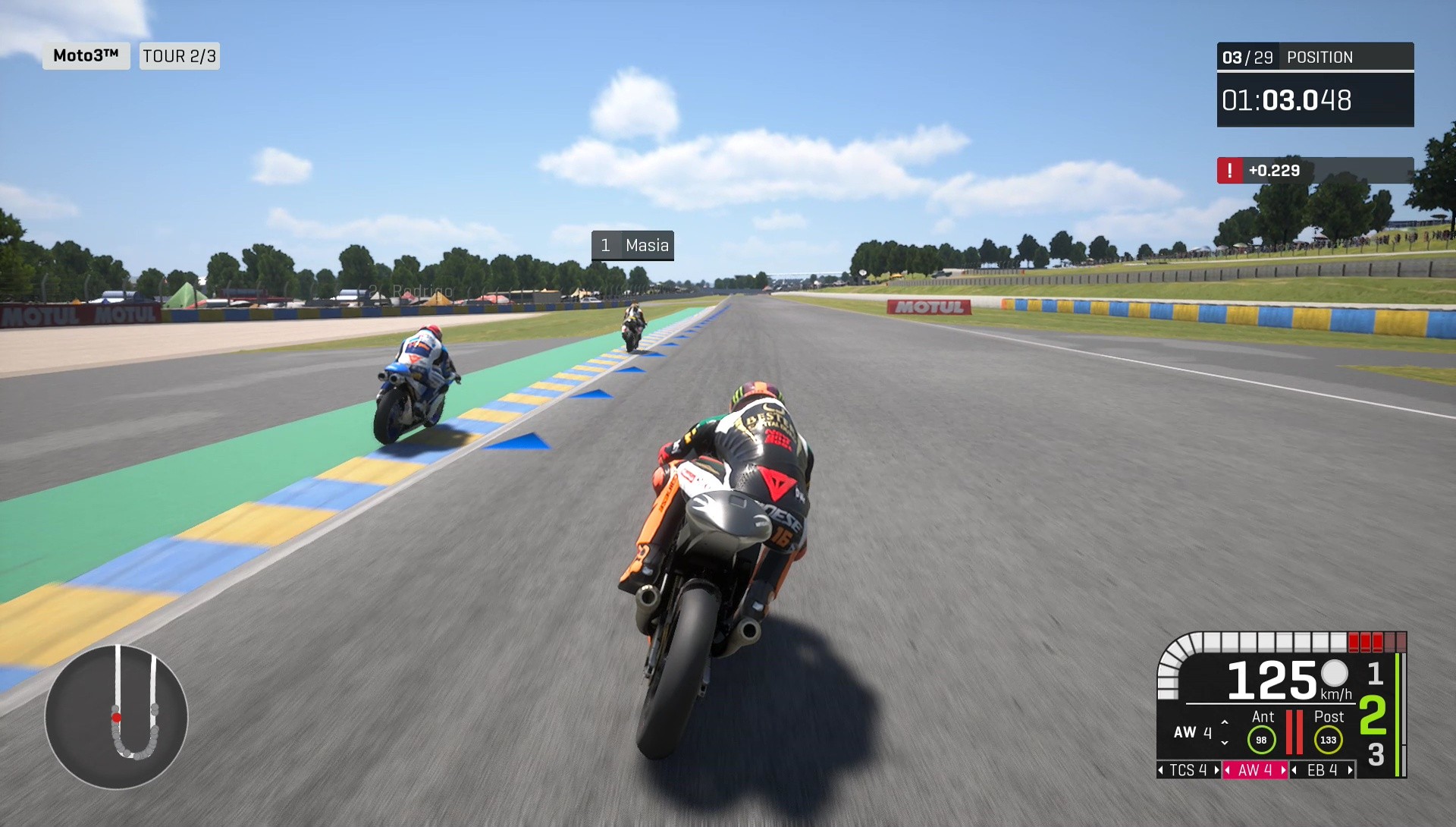Select the Moto3 class badge
Viewport: 1456px width, 827px height.
coord(86,55)
